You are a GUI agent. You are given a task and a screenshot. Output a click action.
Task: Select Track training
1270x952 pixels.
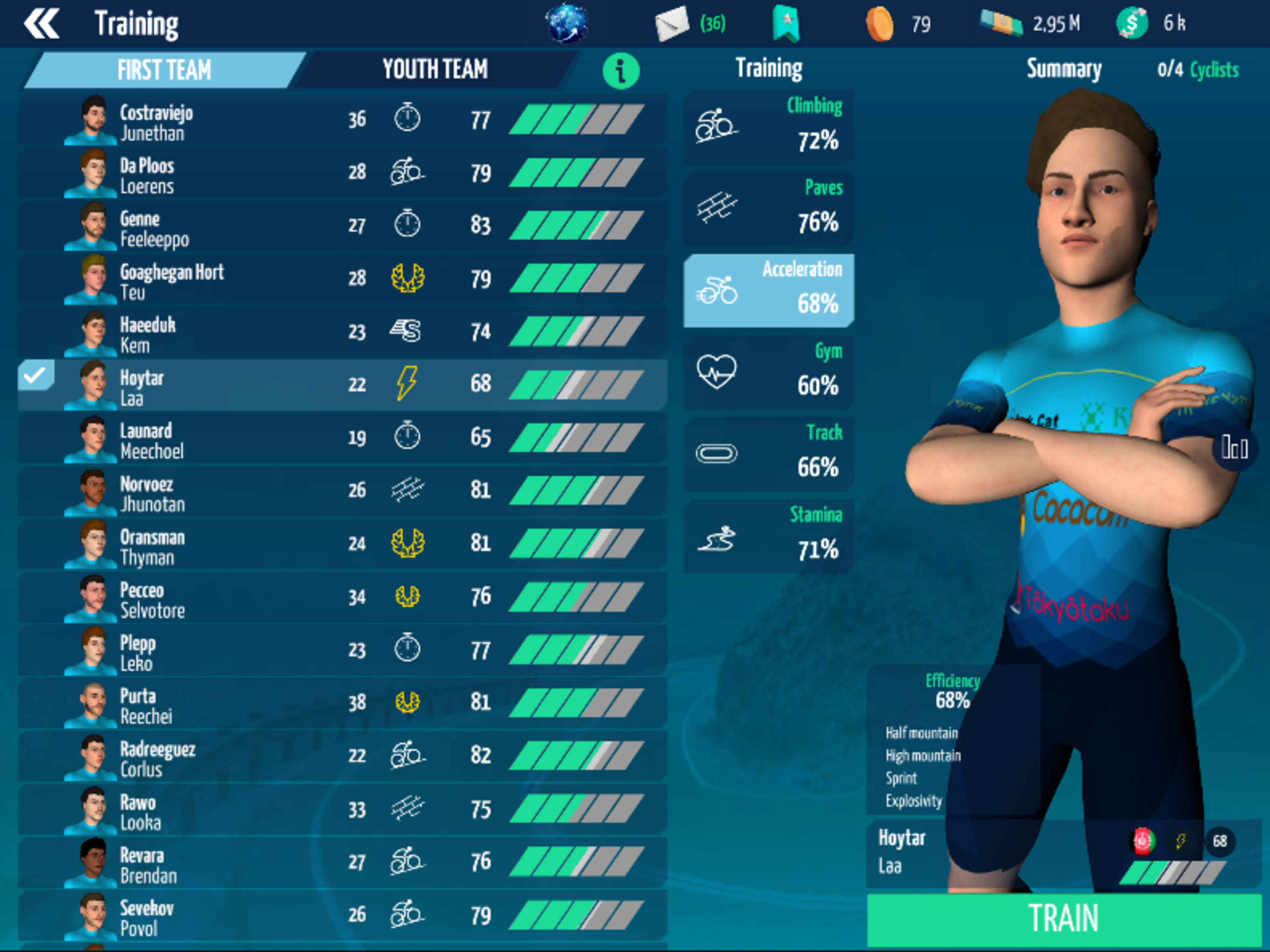pyautogui.click(x=768, y=454)
